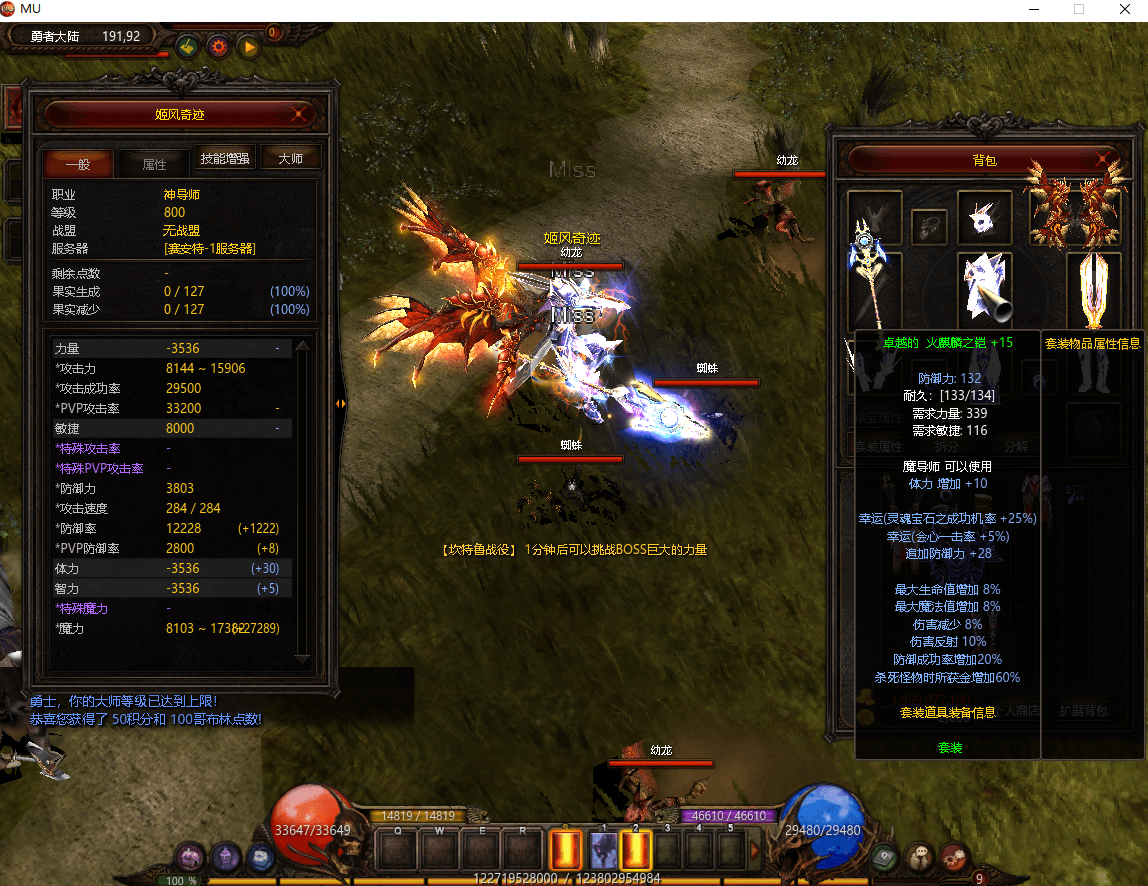Show the 一般 general stats tab
The image size is (1148, 886).
(78, 164)
